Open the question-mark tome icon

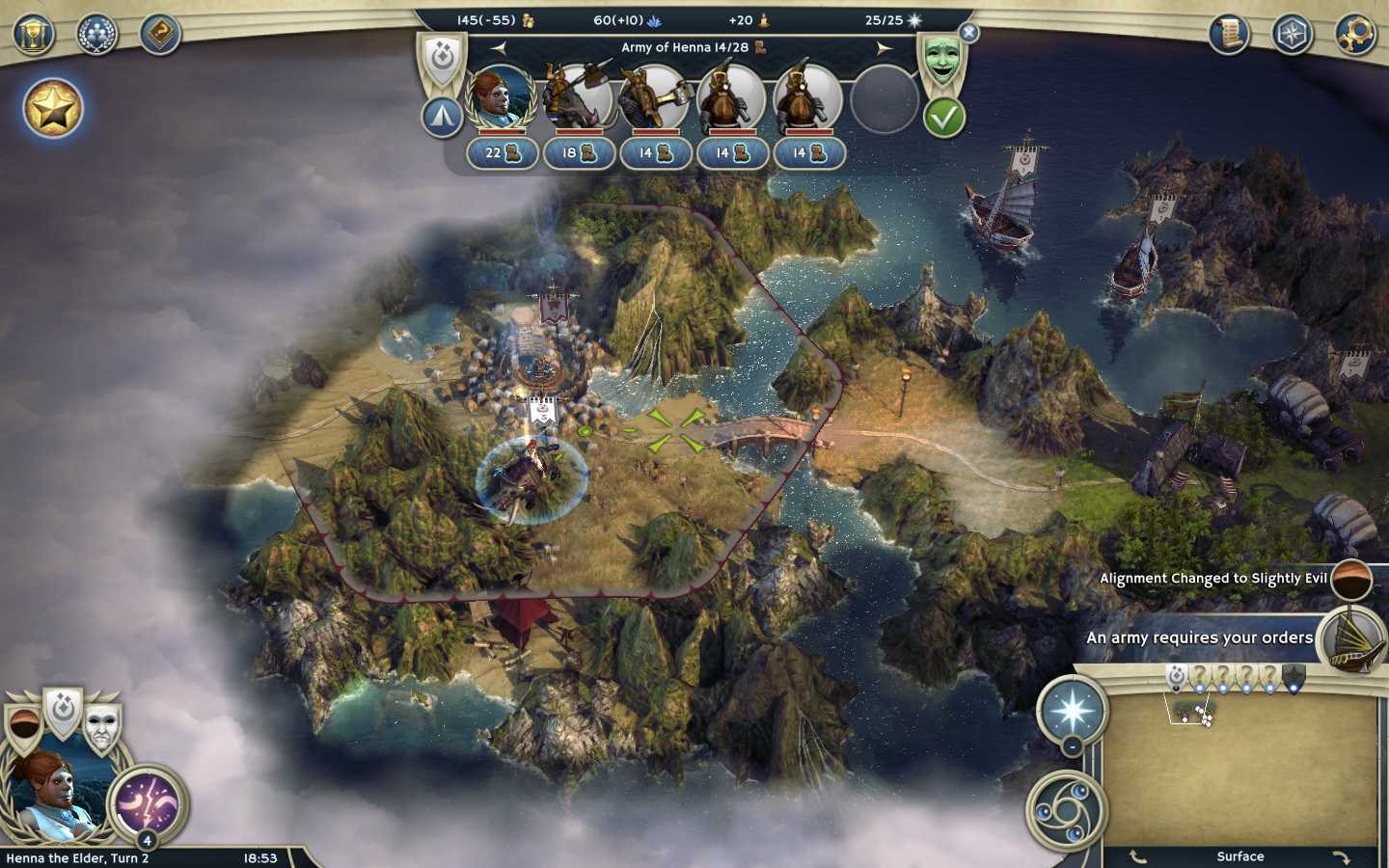point(159,35)
